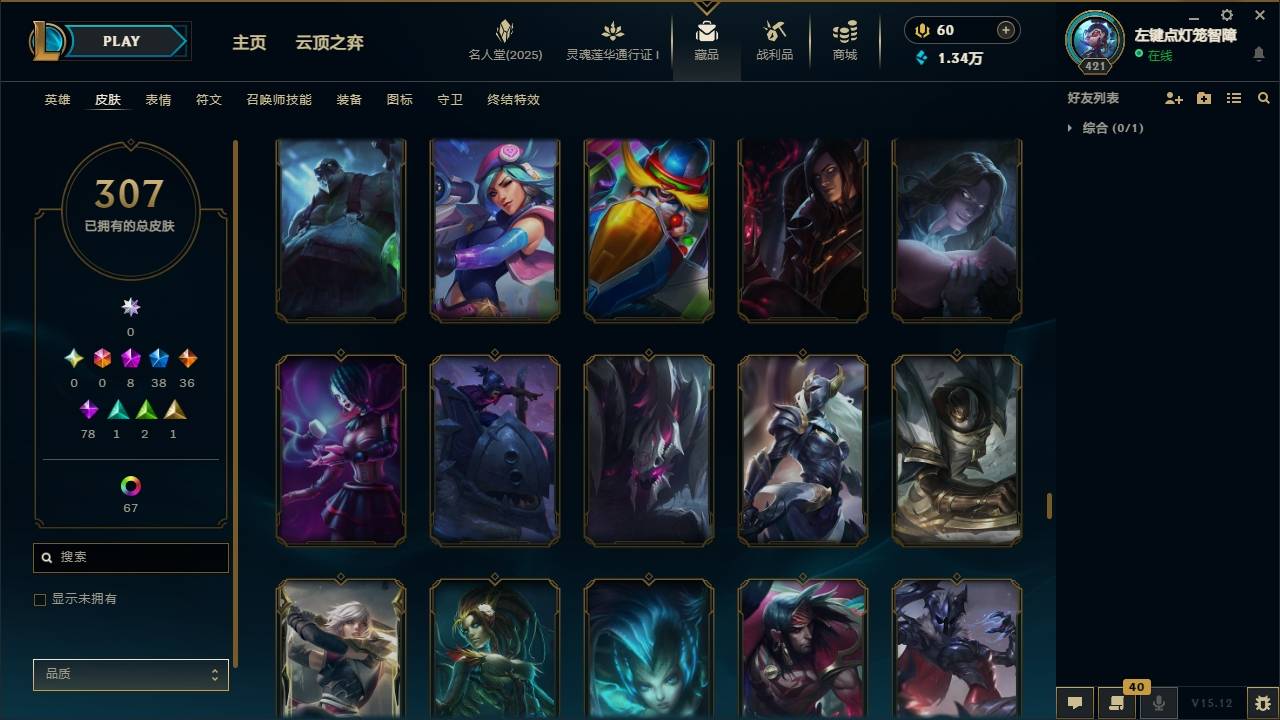
Task: Open chat with the message bubble icon
Action: point(1073,703)
